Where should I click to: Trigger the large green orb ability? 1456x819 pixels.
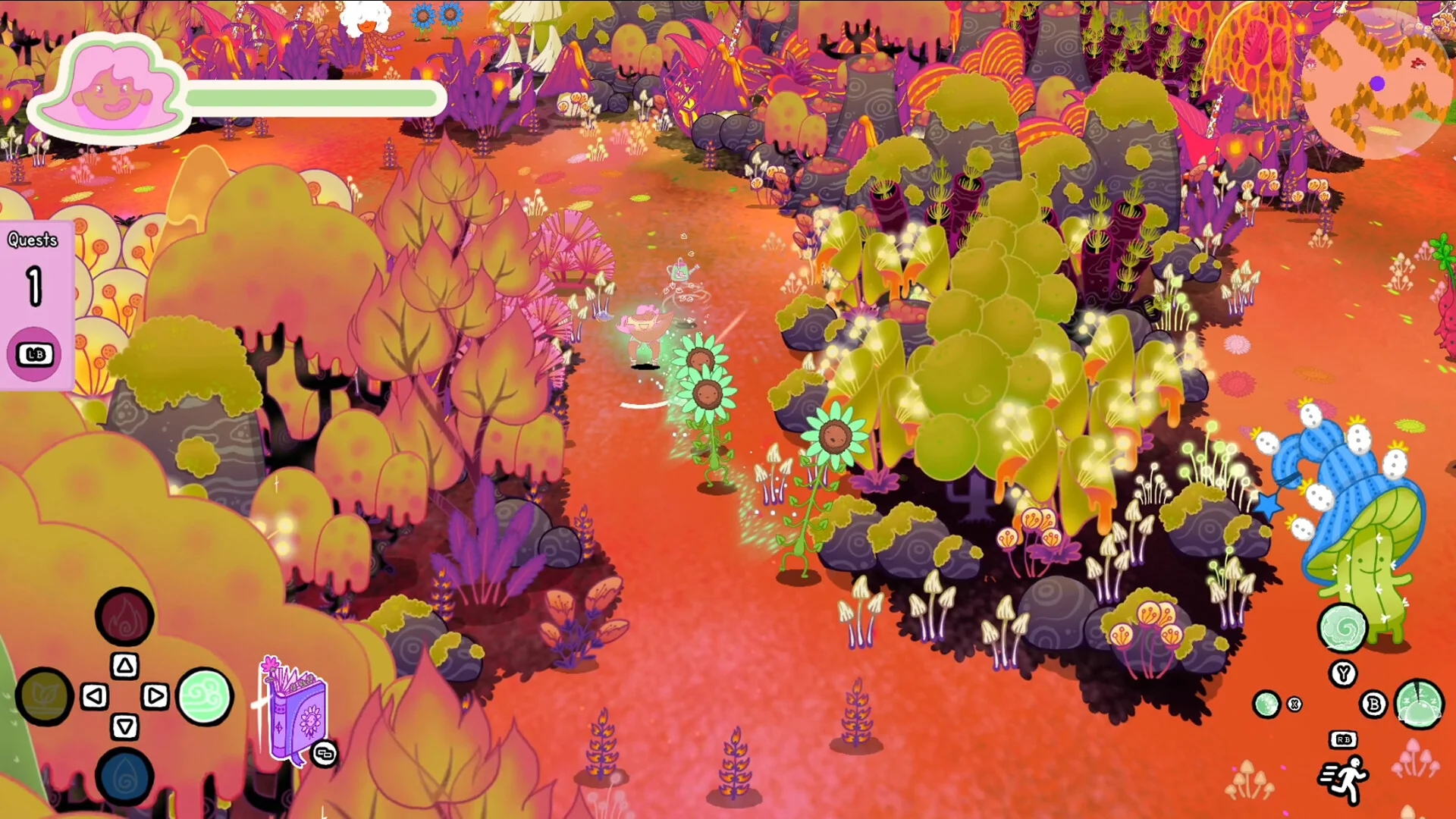tap(1419, 704)
